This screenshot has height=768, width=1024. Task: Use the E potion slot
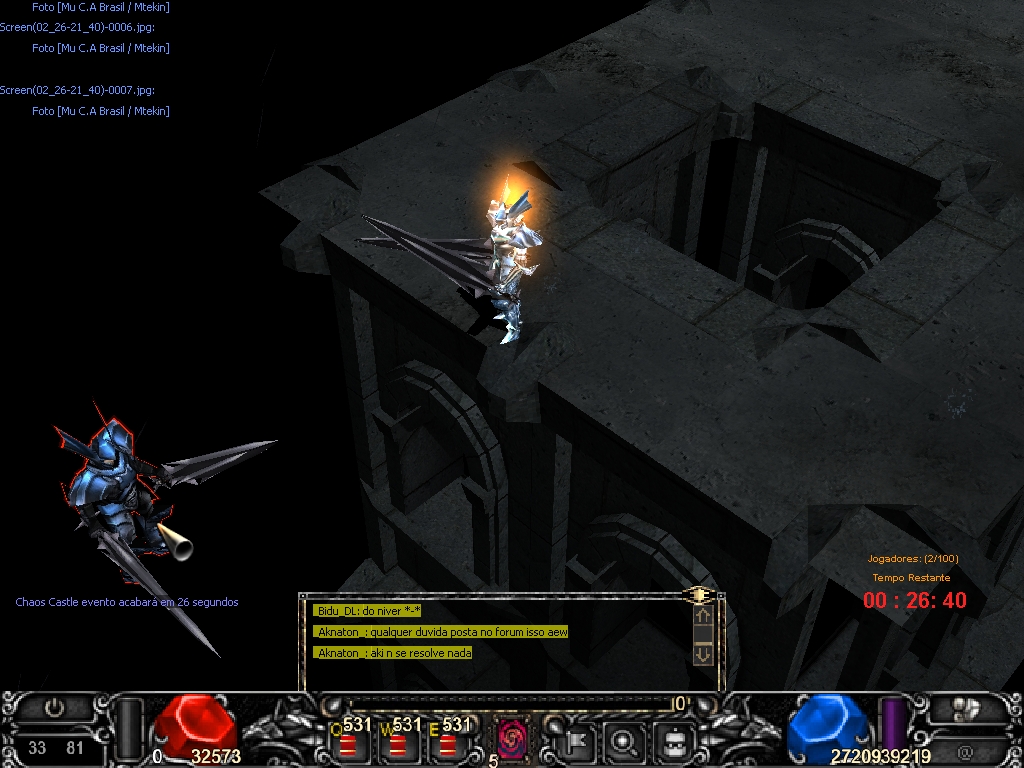coord(448,744)
